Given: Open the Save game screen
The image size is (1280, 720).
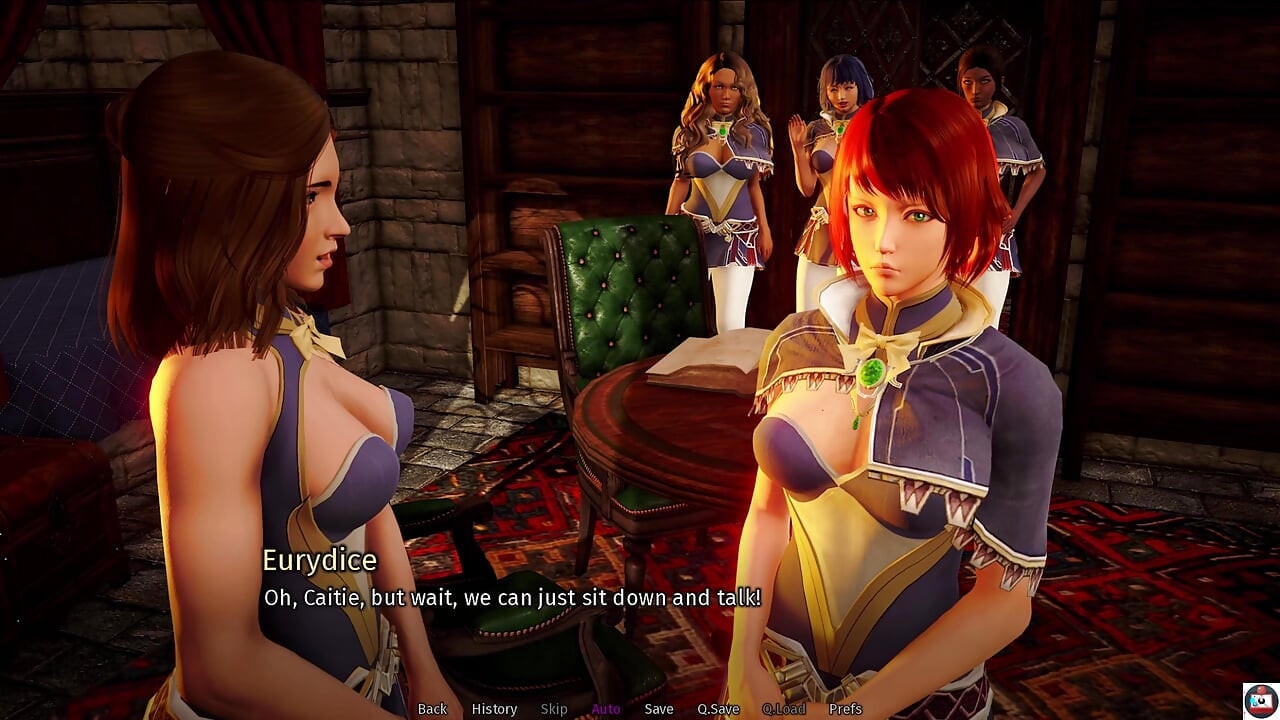Looking at the screenshot, I should pos(659,709).
